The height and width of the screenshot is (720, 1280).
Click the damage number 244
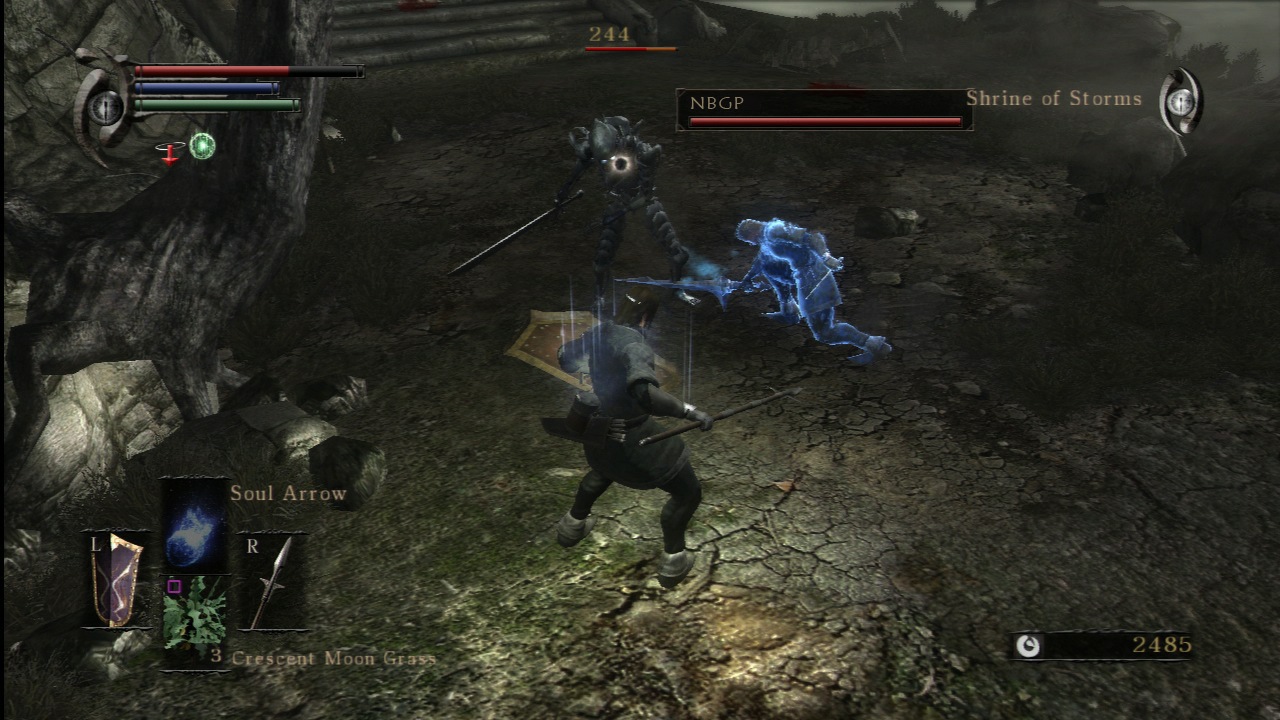click(609, 34)
